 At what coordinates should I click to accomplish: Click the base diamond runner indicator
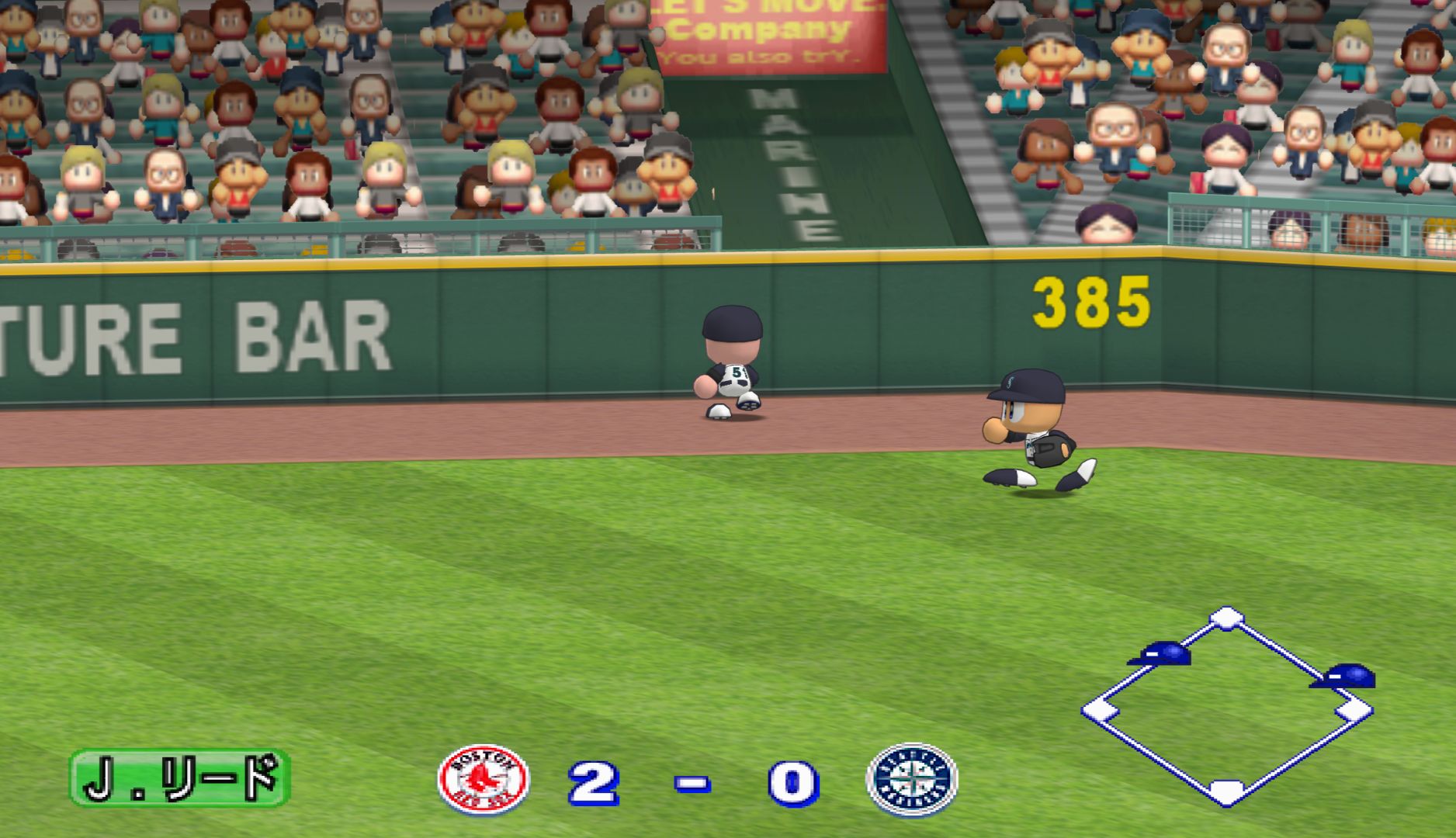[1227, 708]
